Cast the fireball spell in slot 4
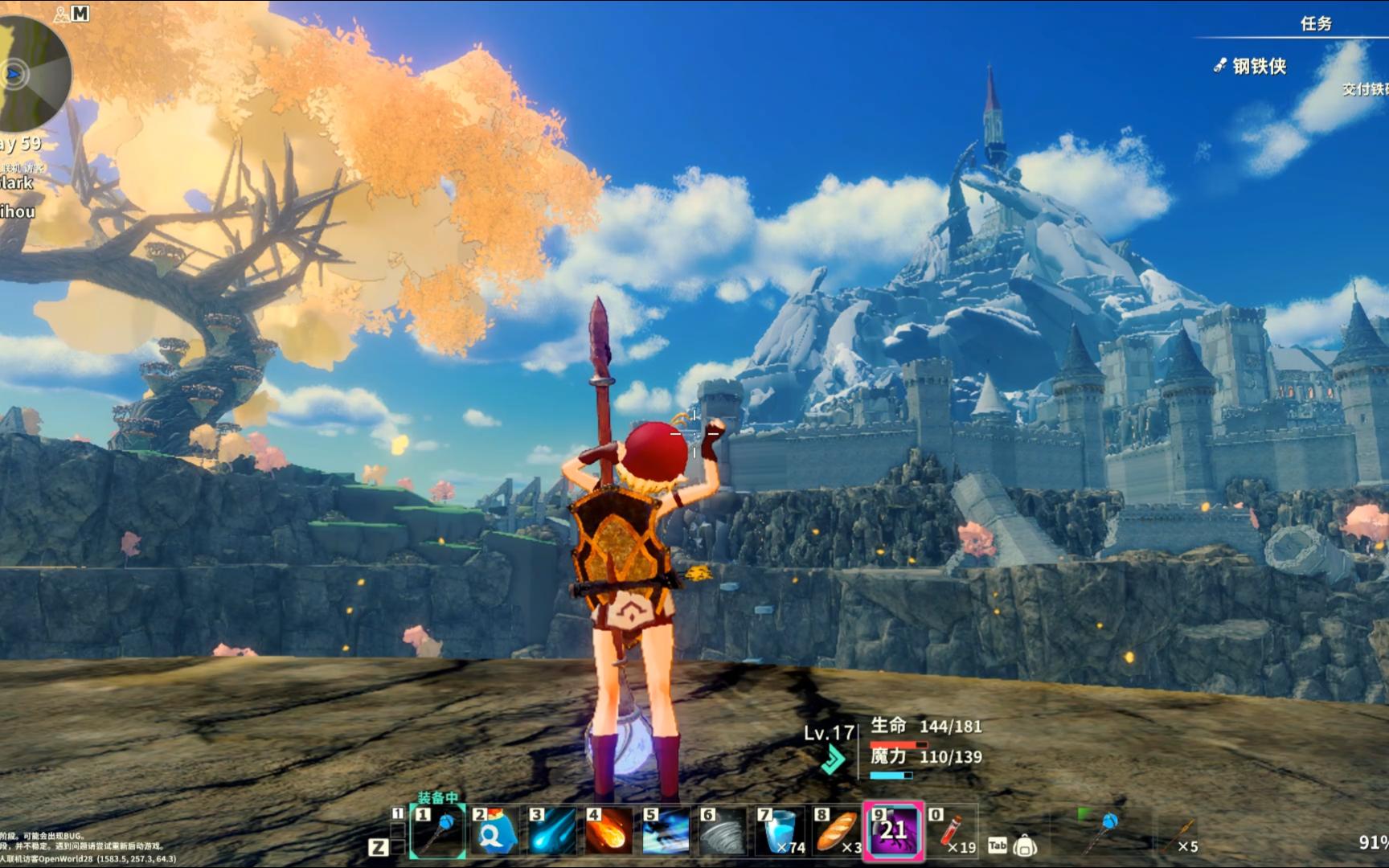The width and height of the screenshot is (1389, 868). [x=608, y=831]
